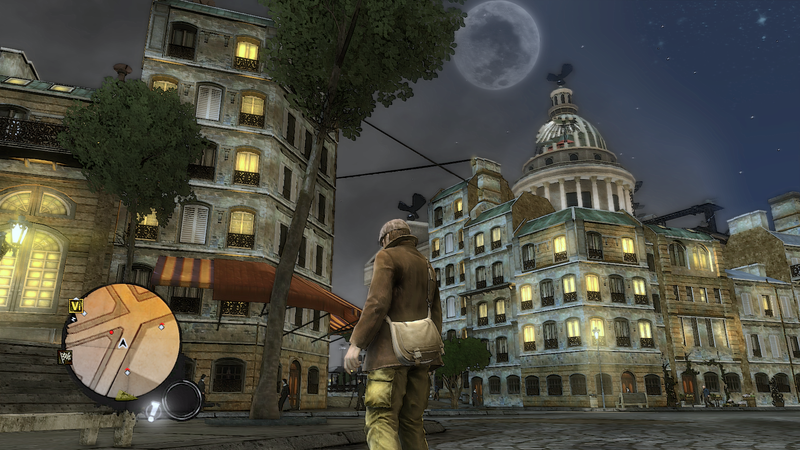
Task: Click the empty circular ring beside the minimap
Action: coord(182,400)
